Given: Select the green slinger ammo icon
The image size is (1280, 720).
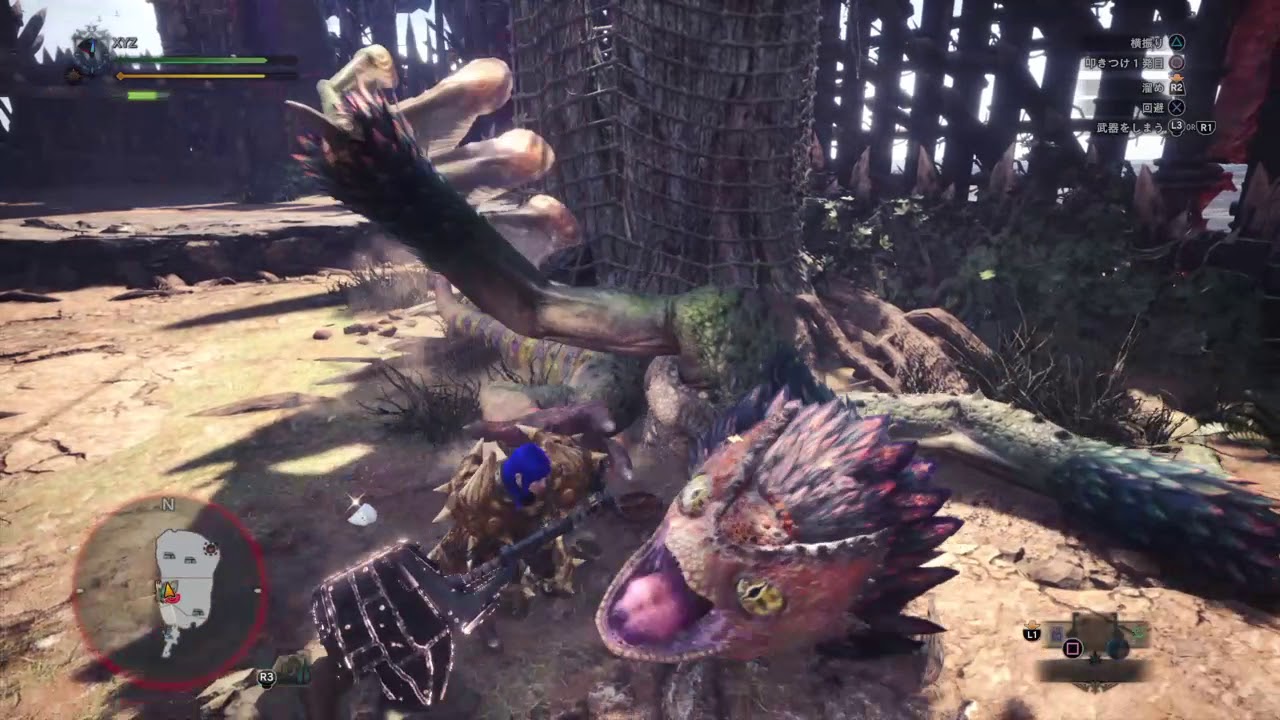Looking at the screenshot, I should pos(1139,633).
